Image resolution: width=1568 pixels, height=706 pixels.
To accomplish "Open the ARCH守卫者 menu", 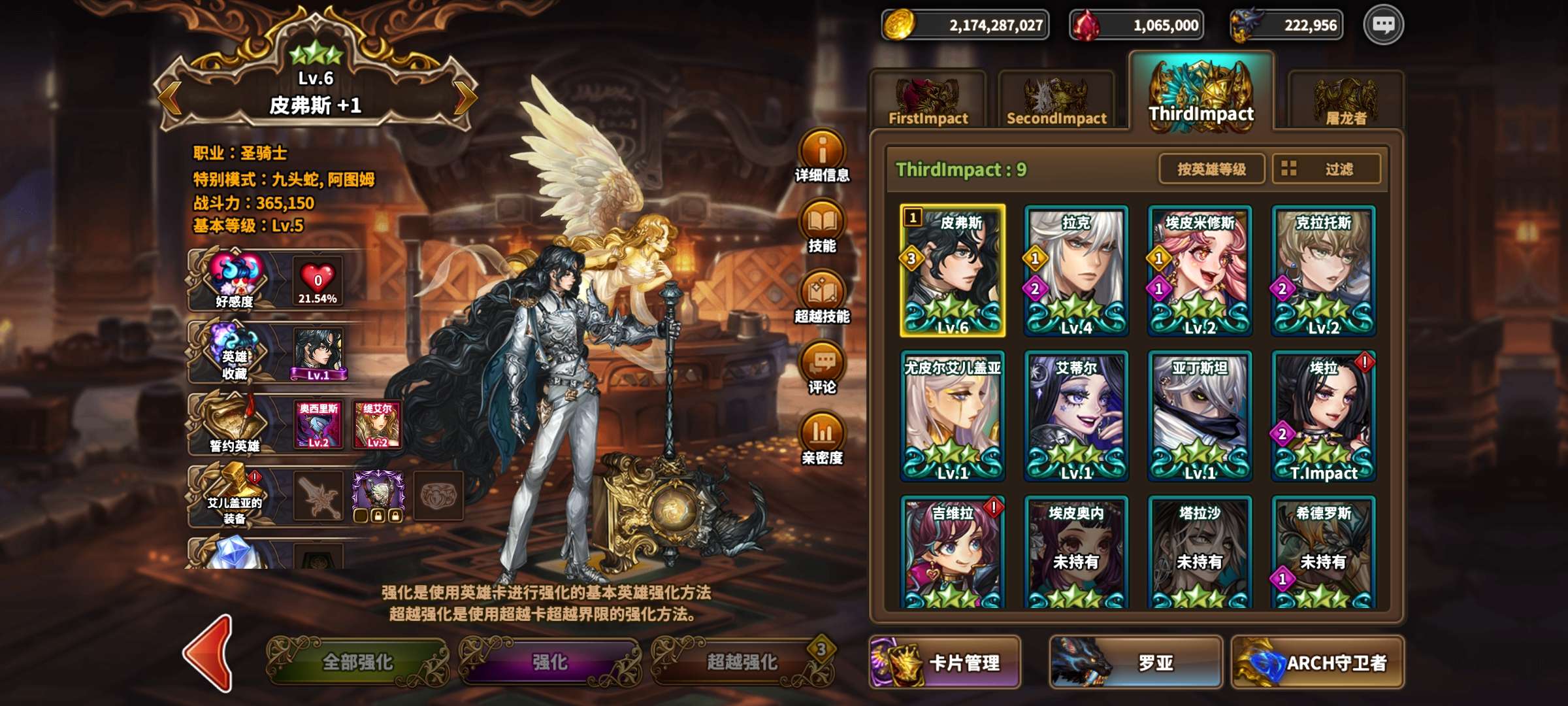I will 1317,663.
